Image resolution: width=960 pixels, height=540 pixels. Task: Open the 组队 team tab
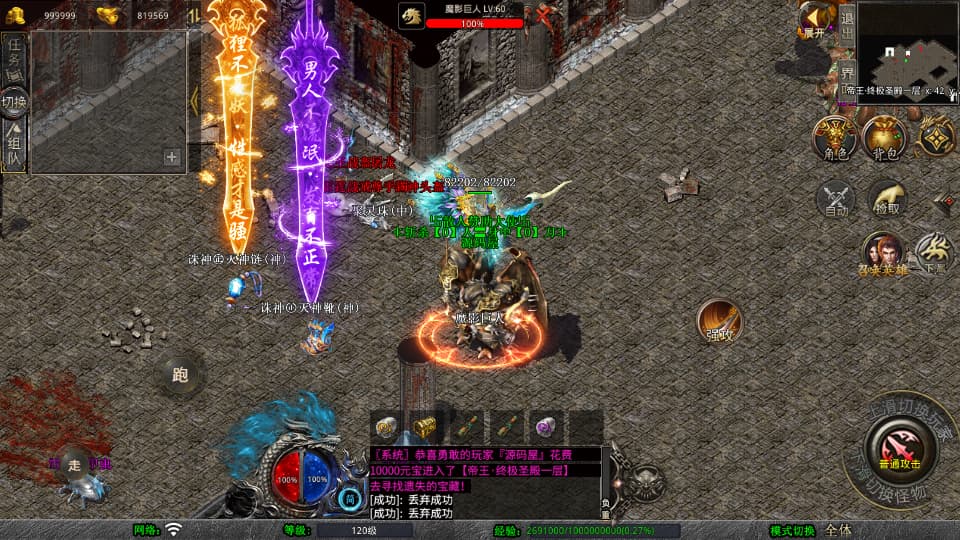click(14, 147)
